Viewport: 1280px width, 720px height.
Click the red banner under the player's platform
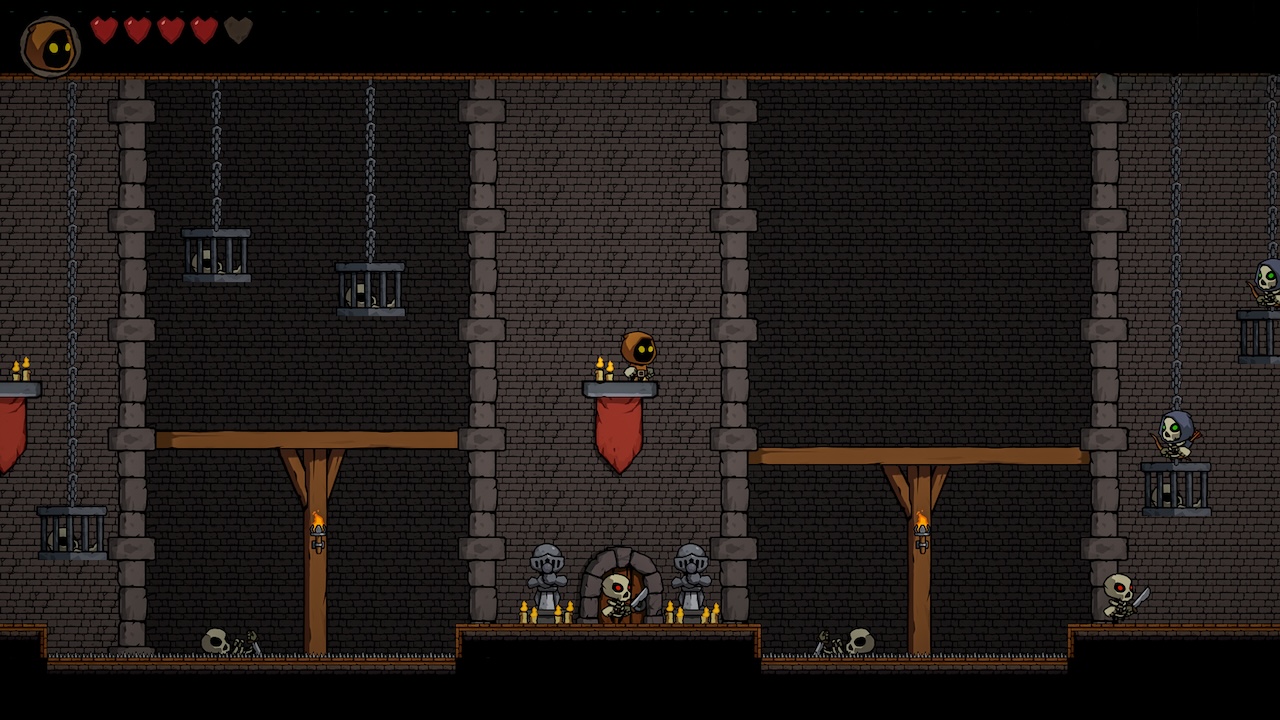pyautogui.click(x=616, y=430)
